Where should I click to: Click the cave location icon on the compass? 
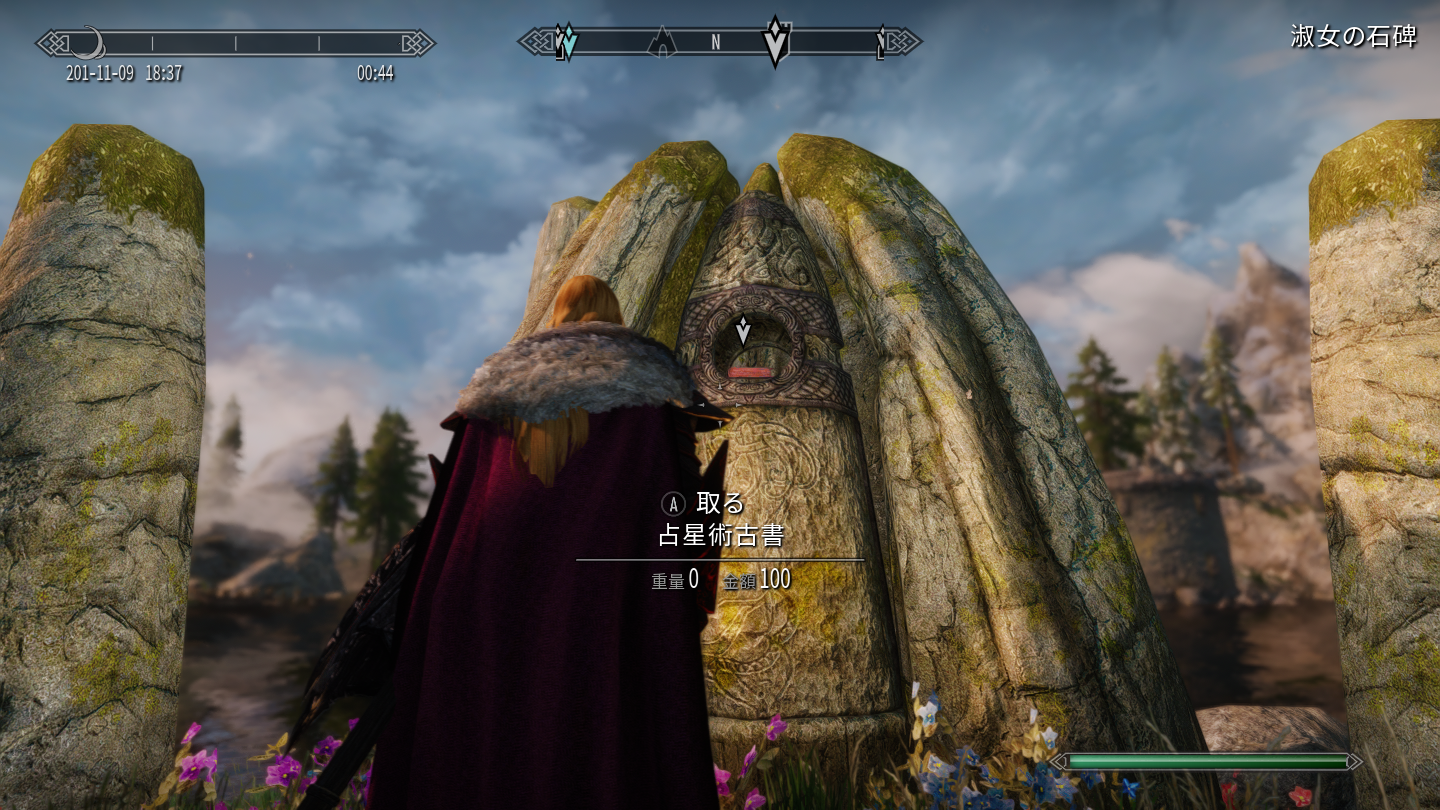coord(662,42)
